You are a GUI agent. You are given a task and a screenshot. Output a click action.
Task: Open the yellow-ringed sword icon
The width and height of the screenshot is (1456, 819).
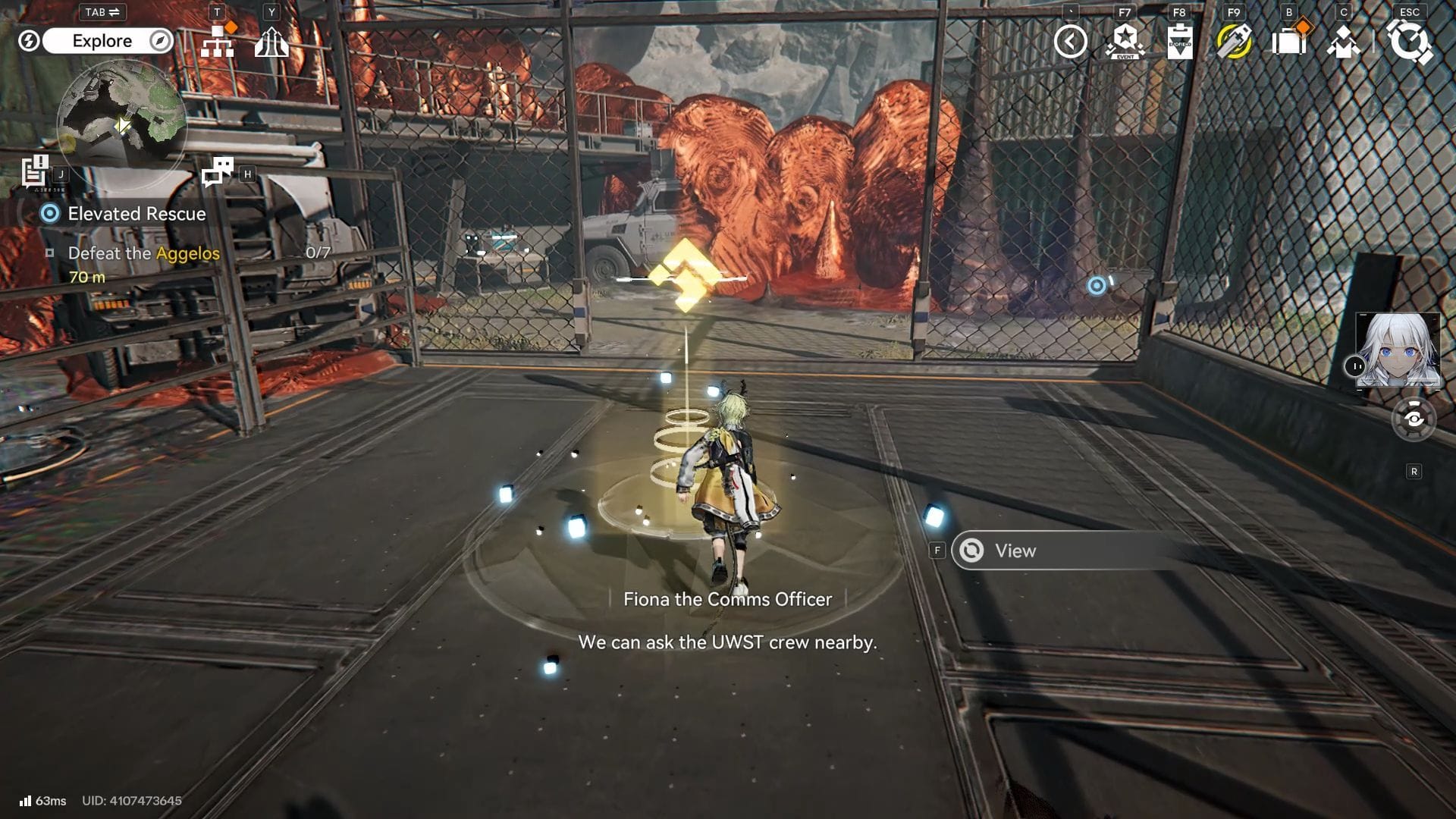1234,42
